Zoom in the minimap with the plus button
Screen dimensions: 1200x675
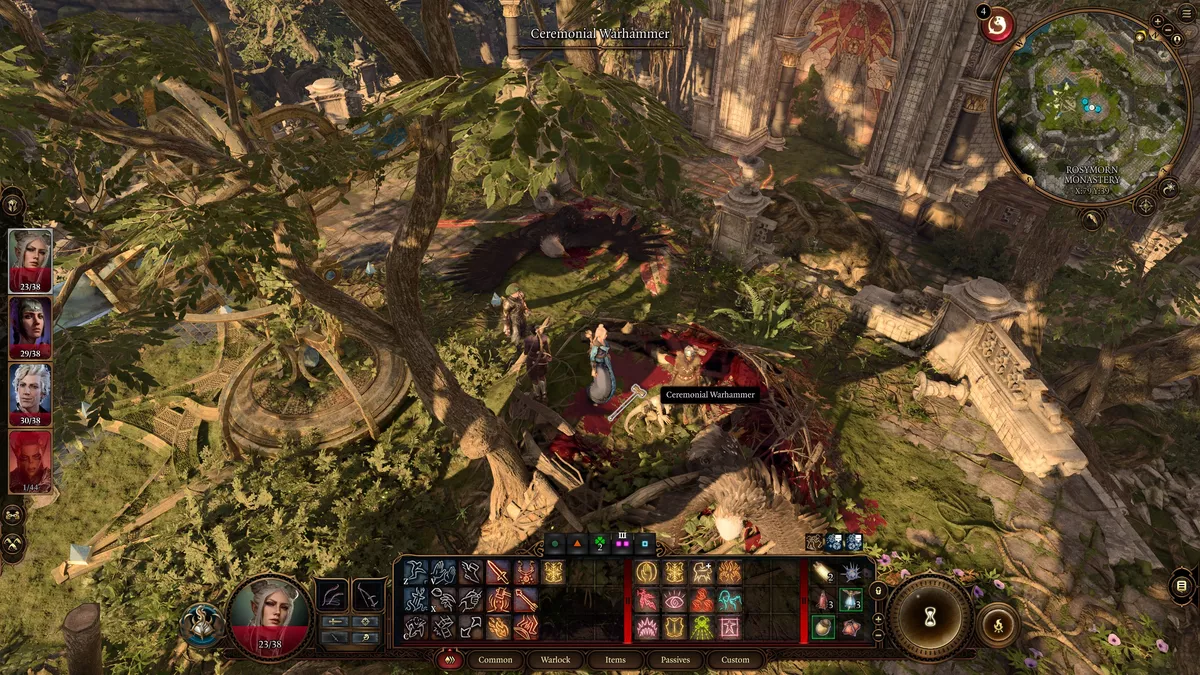1157,21
